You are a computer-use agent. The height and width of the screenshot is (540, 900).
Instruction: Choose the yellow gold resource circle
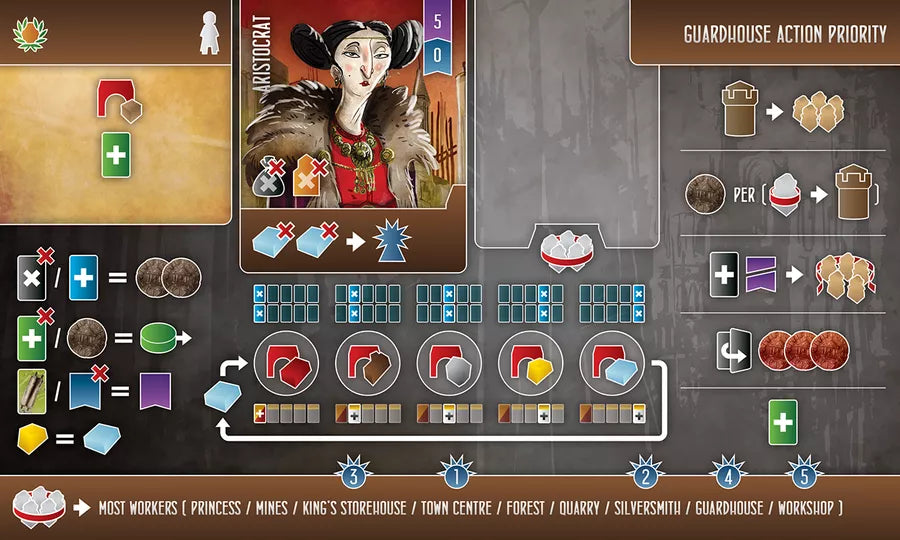click(530, 362)
